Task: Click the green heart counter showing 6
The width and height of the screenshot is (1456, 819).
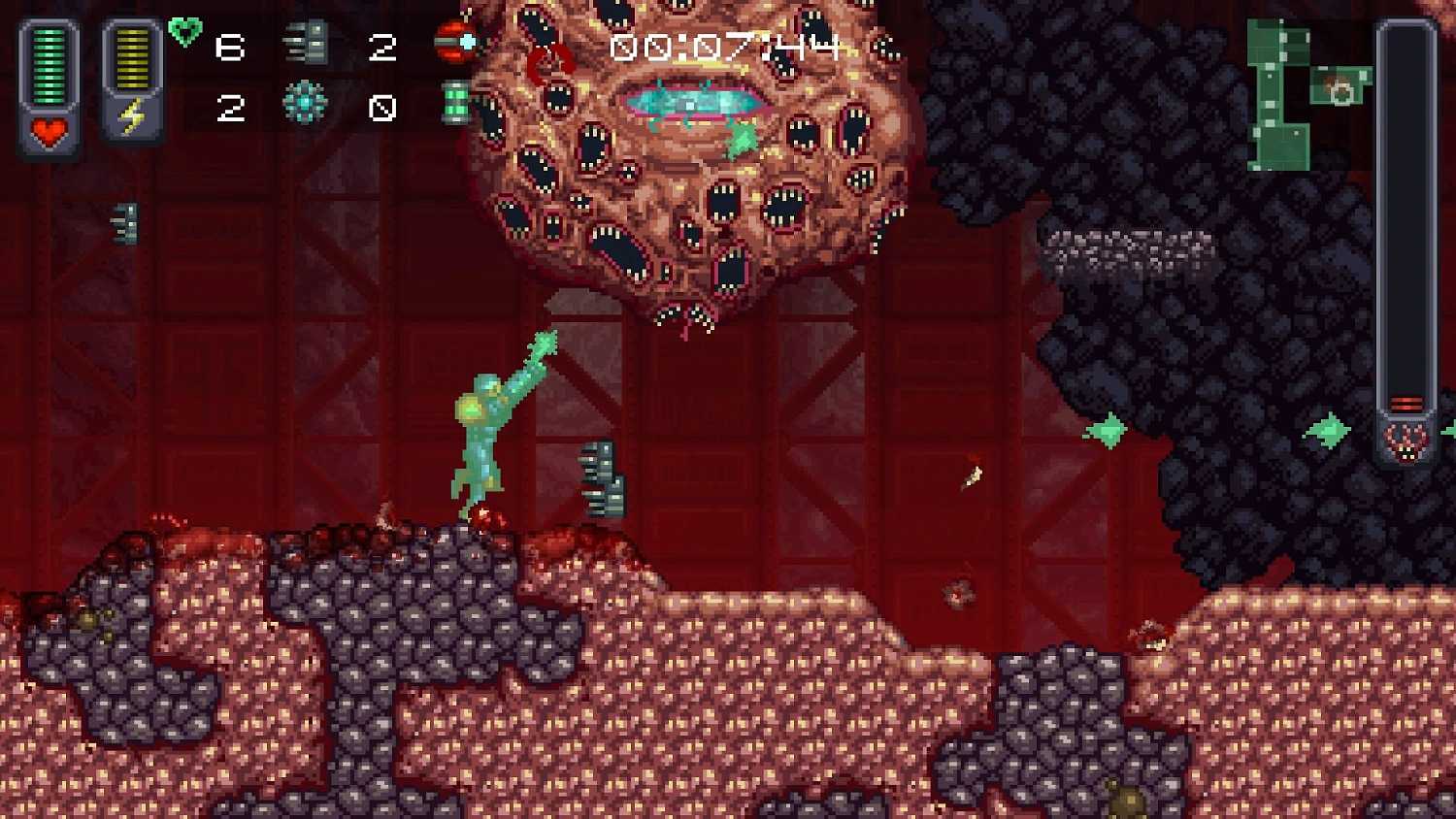Action: (x=230, y=46)
